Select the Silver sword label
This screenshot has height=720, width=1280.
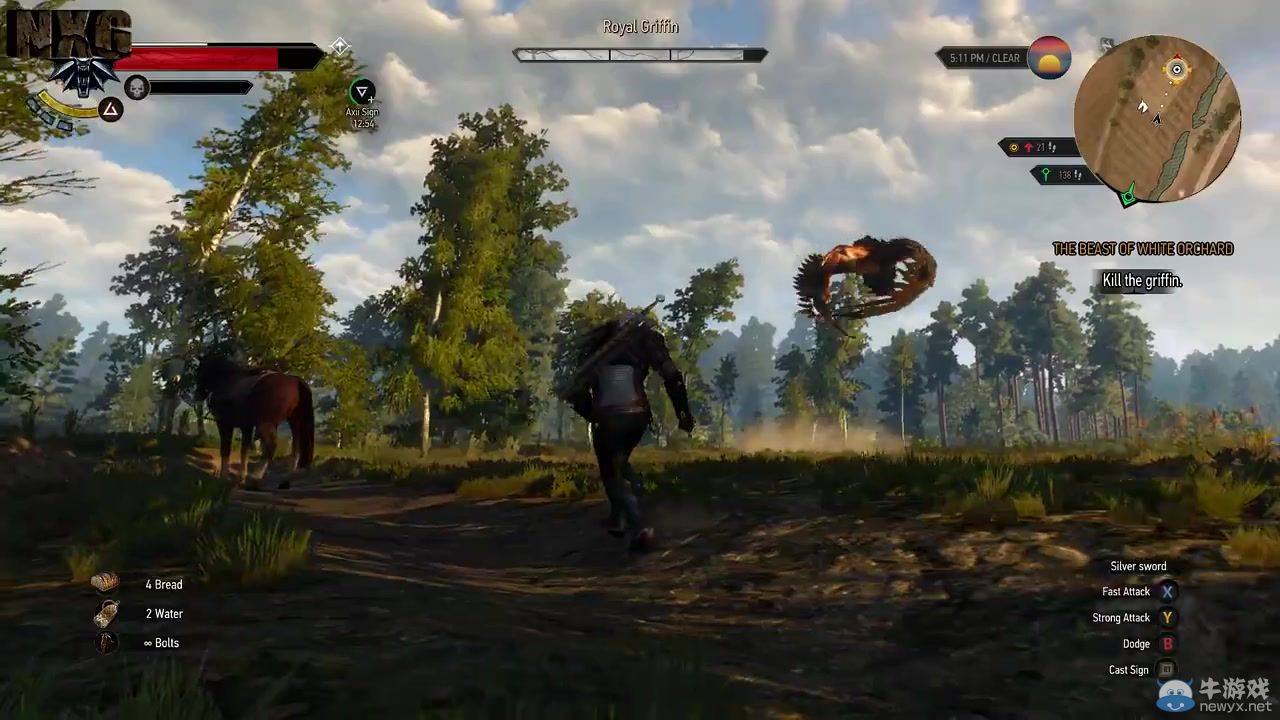pyautogui.click(x=1138, y=566)
